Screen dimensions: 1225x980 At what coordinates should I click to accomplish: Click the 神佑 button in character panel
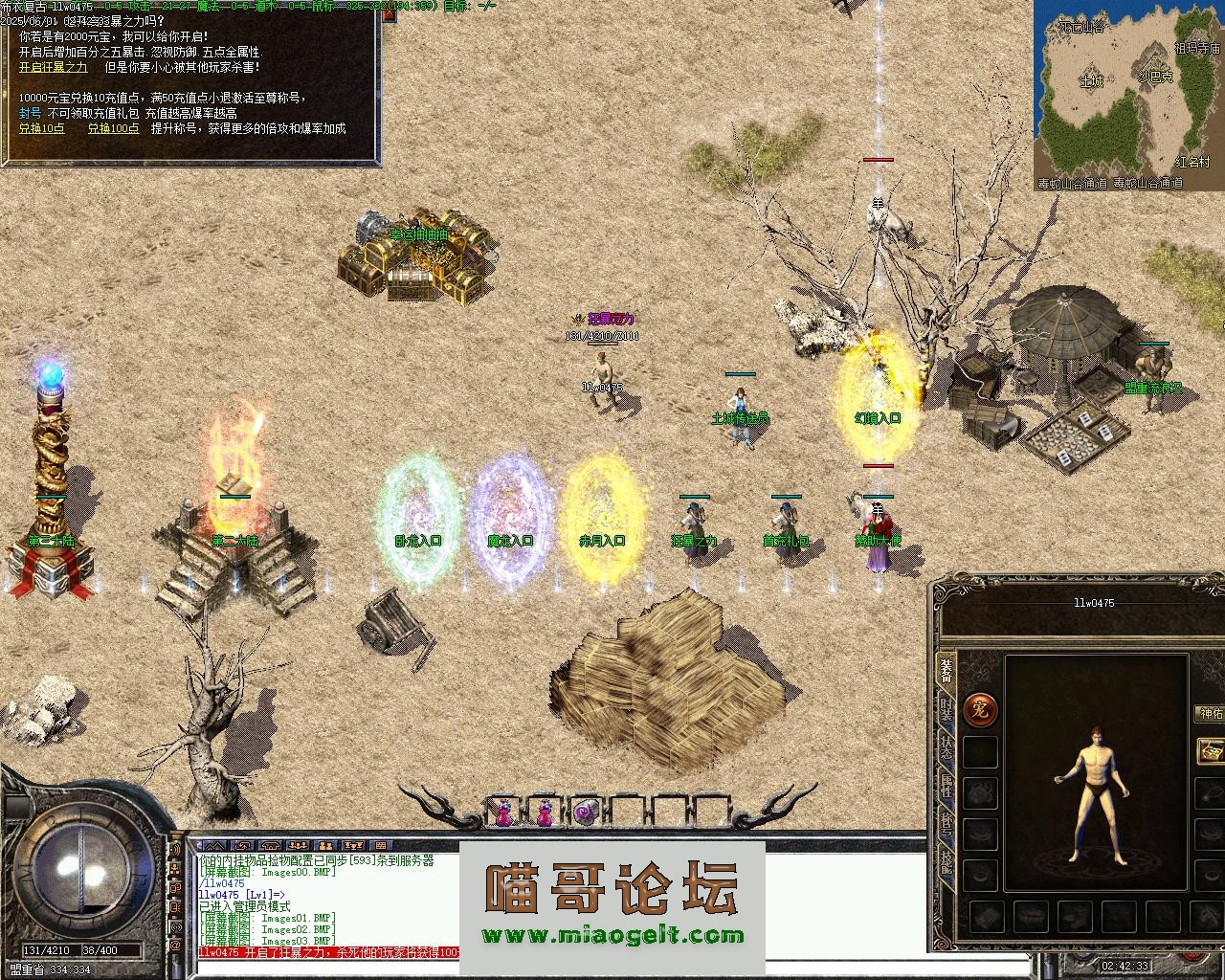1211,714
